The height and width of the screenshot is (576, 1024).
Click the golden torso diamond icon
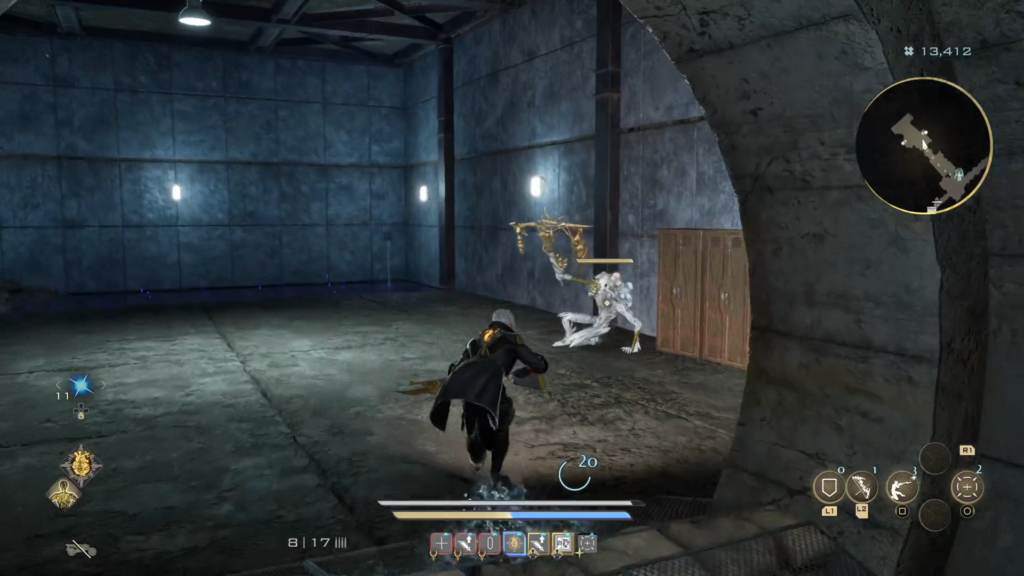(x=63, y=492)
